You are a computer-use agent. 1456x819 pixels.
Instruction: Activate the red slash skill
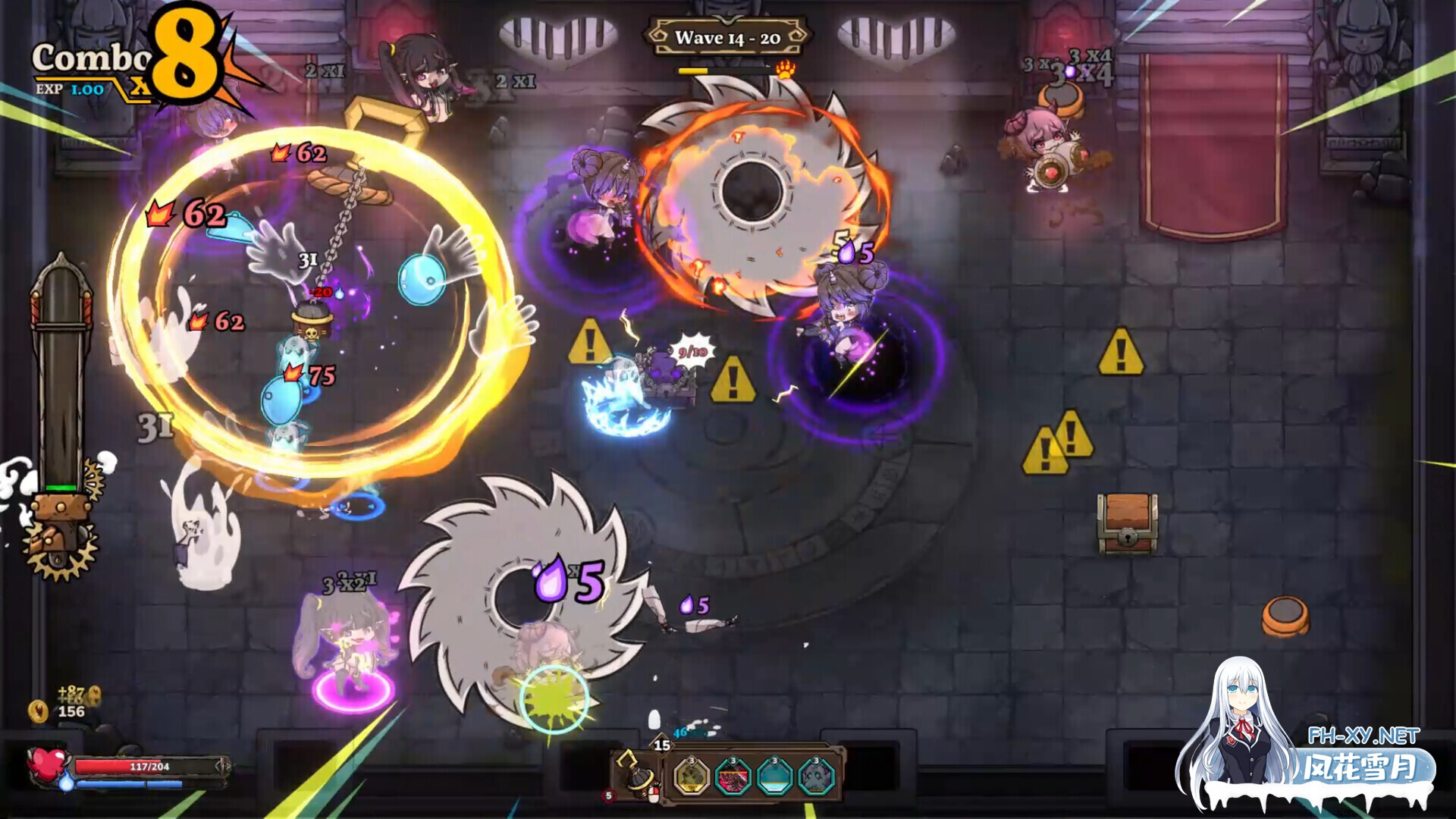pyautogui.click(x=733, y=777)
